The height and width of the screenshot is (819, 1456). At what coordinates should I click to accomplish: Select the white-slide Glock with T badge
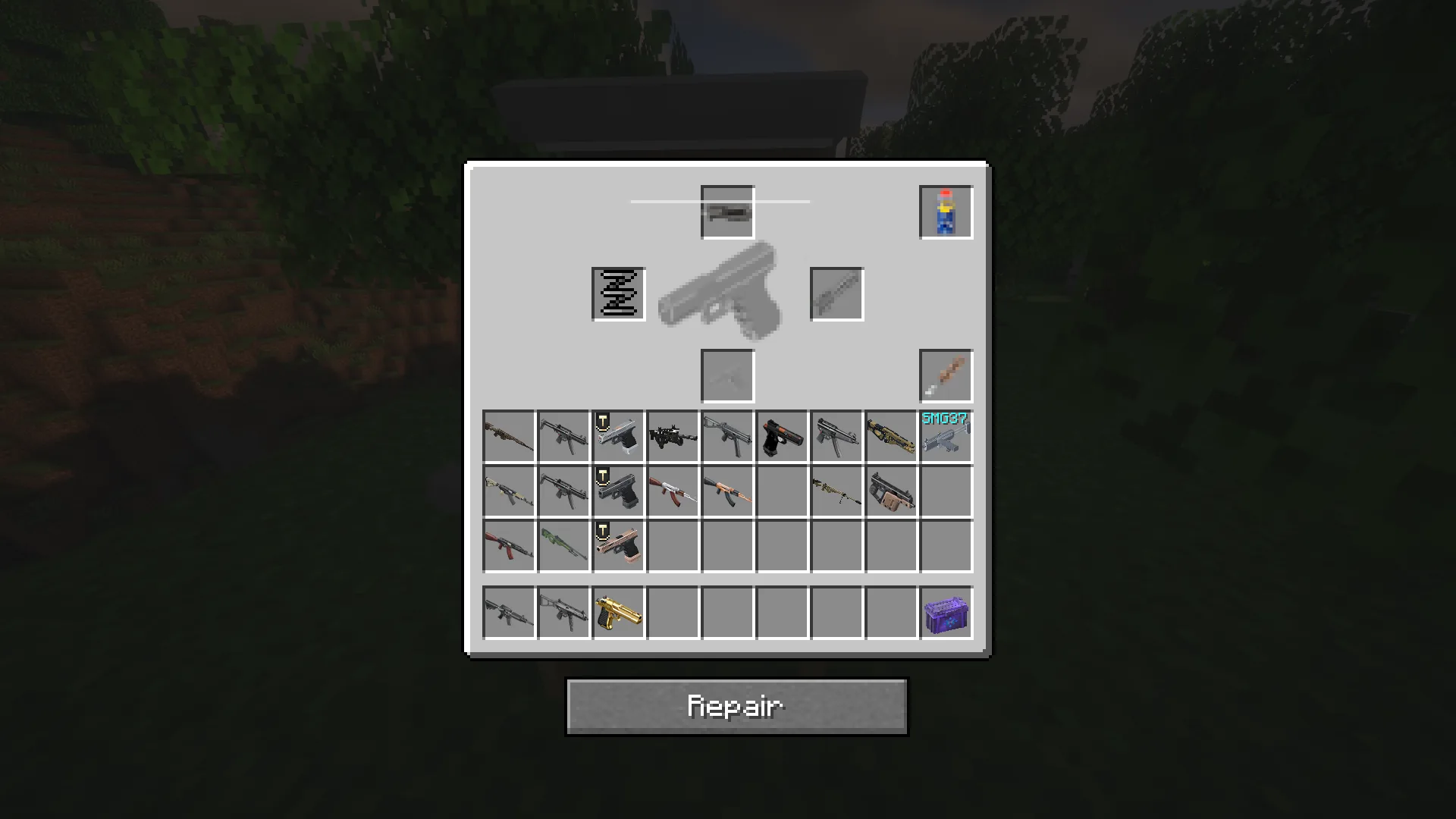[x=618, y=438]
